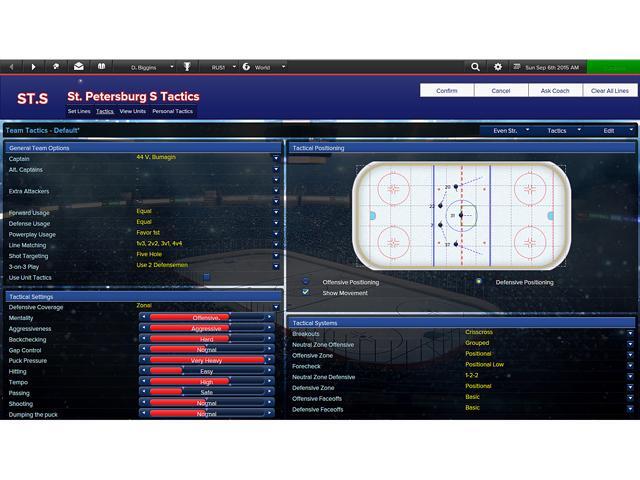Change the Shot Targeting dropdown
This screenshot has height=480, width=640.
click(276, 255)
